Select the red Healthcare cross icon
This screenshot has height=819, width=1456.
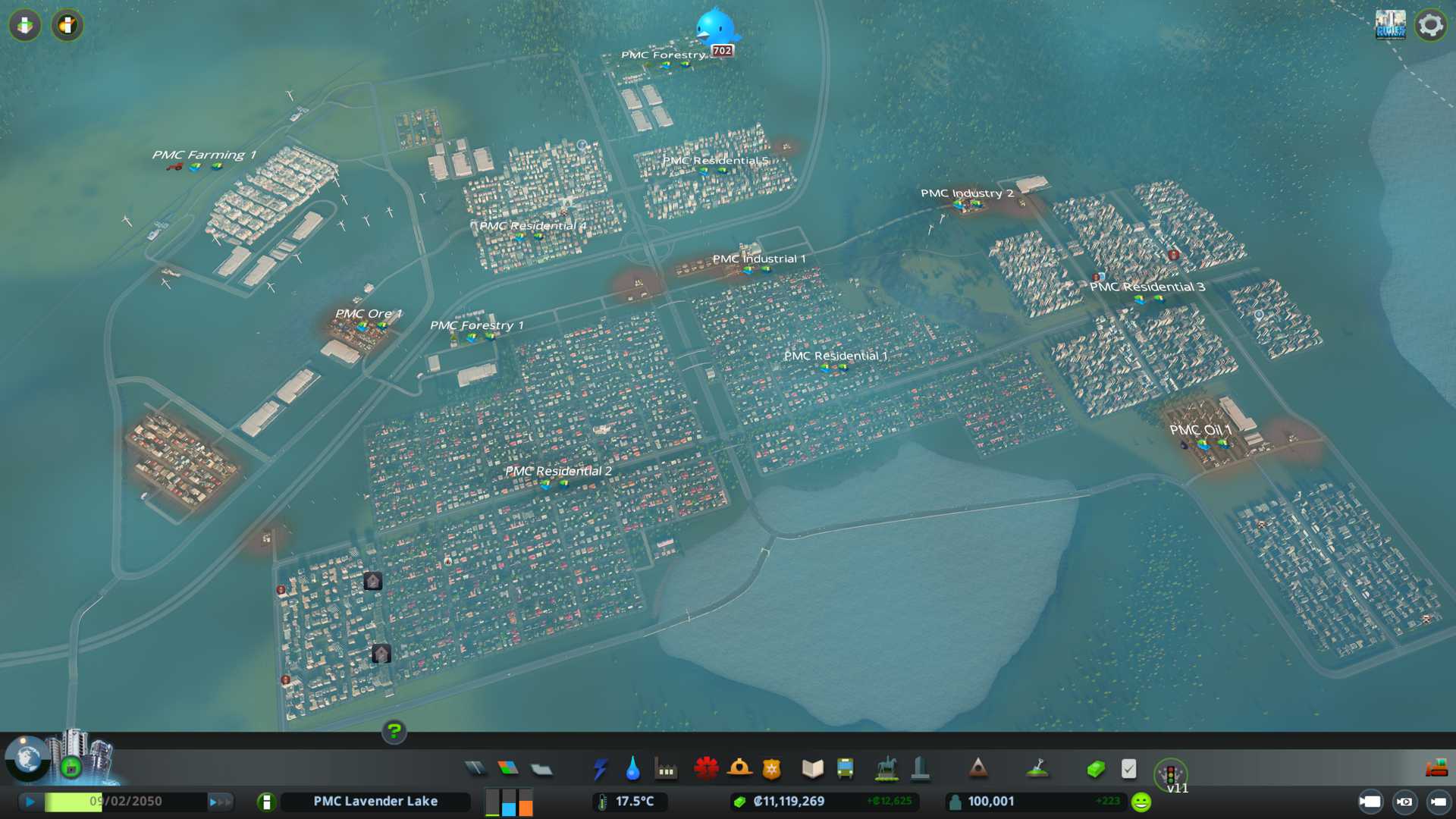(x=706, y=769)
